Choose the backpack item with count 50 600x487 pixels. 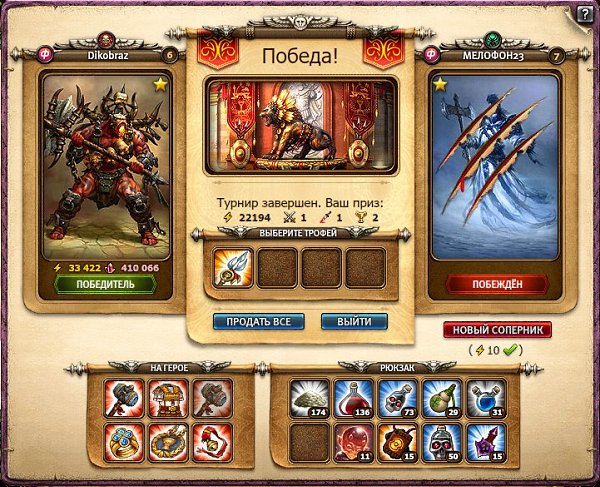(442, 442)
